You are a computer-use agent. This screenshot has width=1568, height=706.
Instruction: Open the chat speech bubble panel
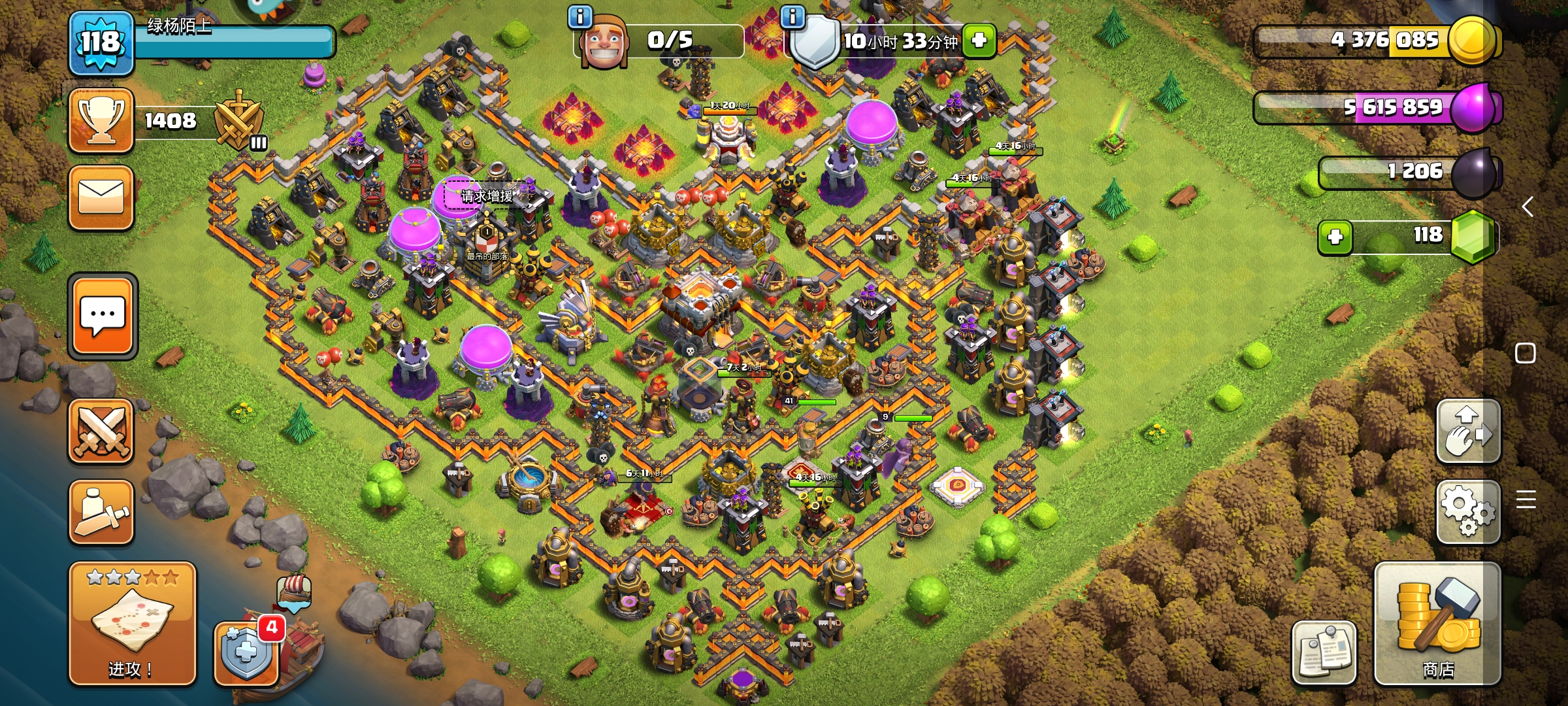(103, 316)
